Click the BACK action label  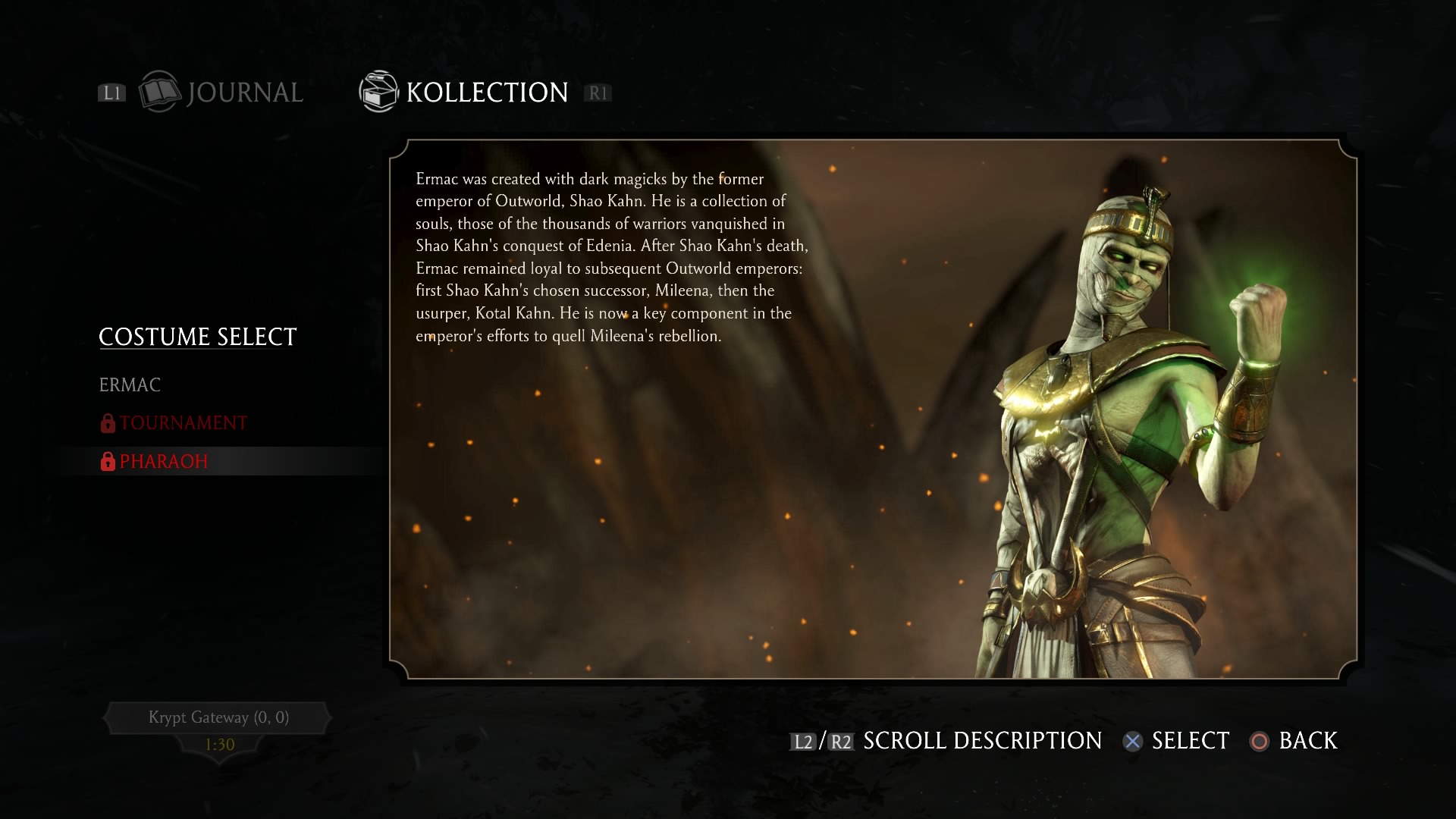tap(1308, 741)
